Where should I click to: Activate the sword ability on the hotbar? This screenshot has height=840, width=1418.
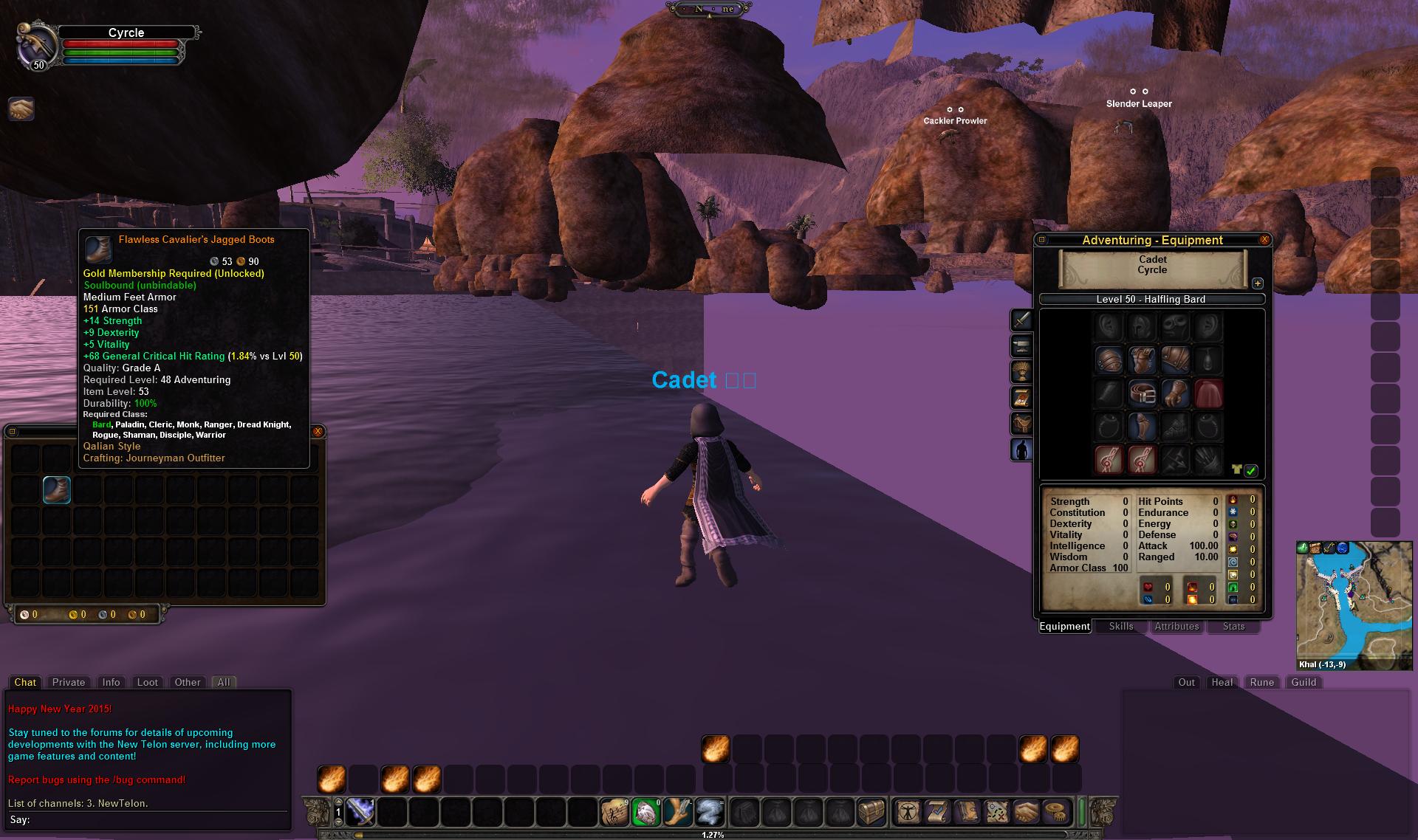(x=360, y=813)
